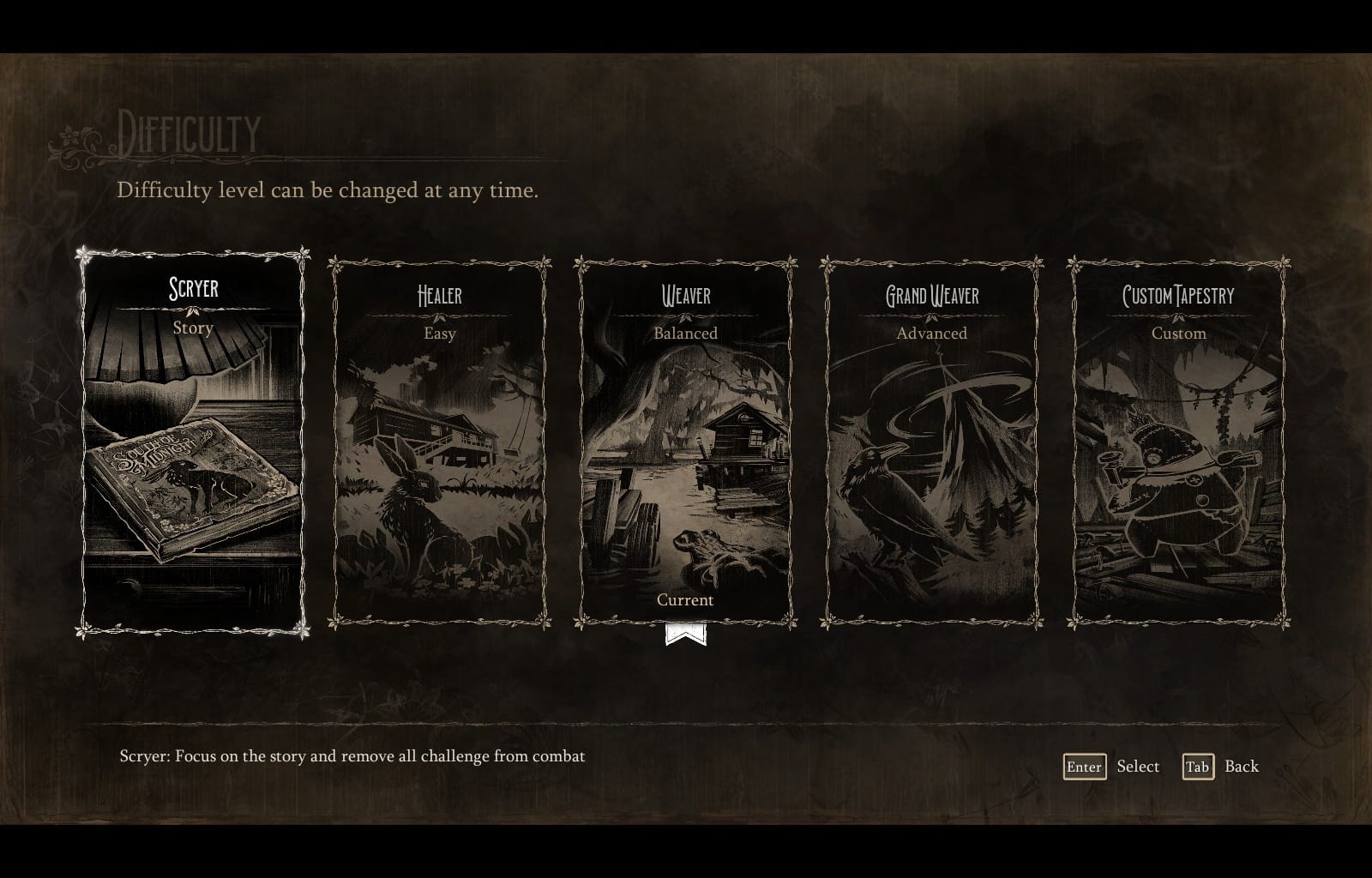
Task: Click the Scryer card title text
Action: pyautogui.click(x=194, y=289)
